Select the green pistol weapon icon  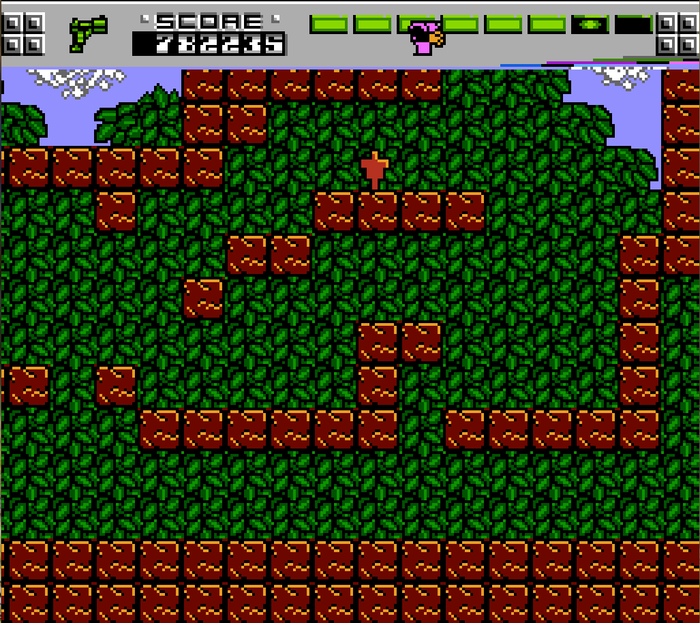click(88, 33)
